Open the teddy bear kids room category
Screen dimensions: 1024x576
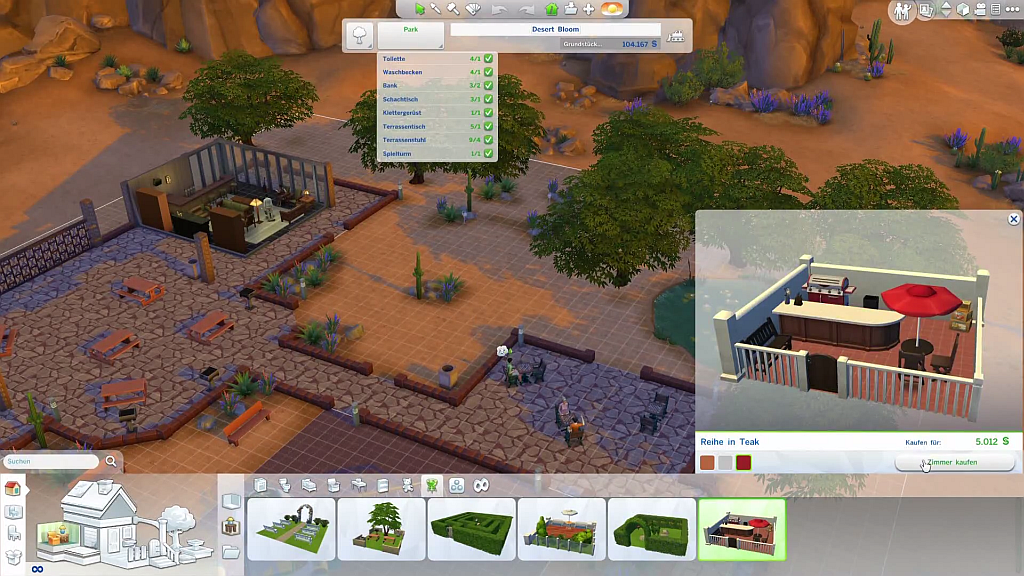tap(408, 485)
